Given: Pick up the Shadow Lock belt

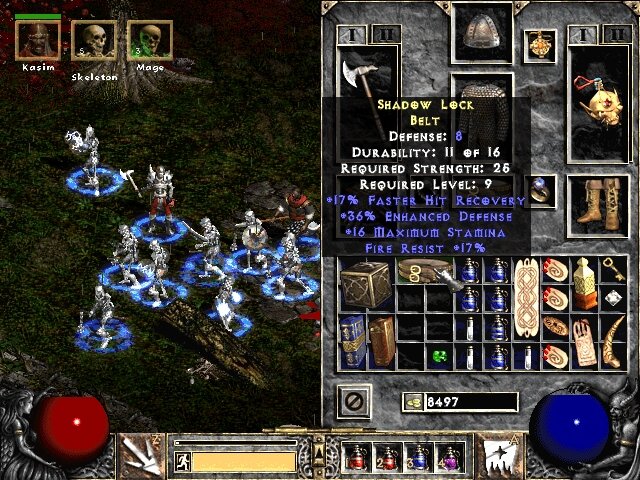Looking at the screenshot, I should click(x=424, y=272).
